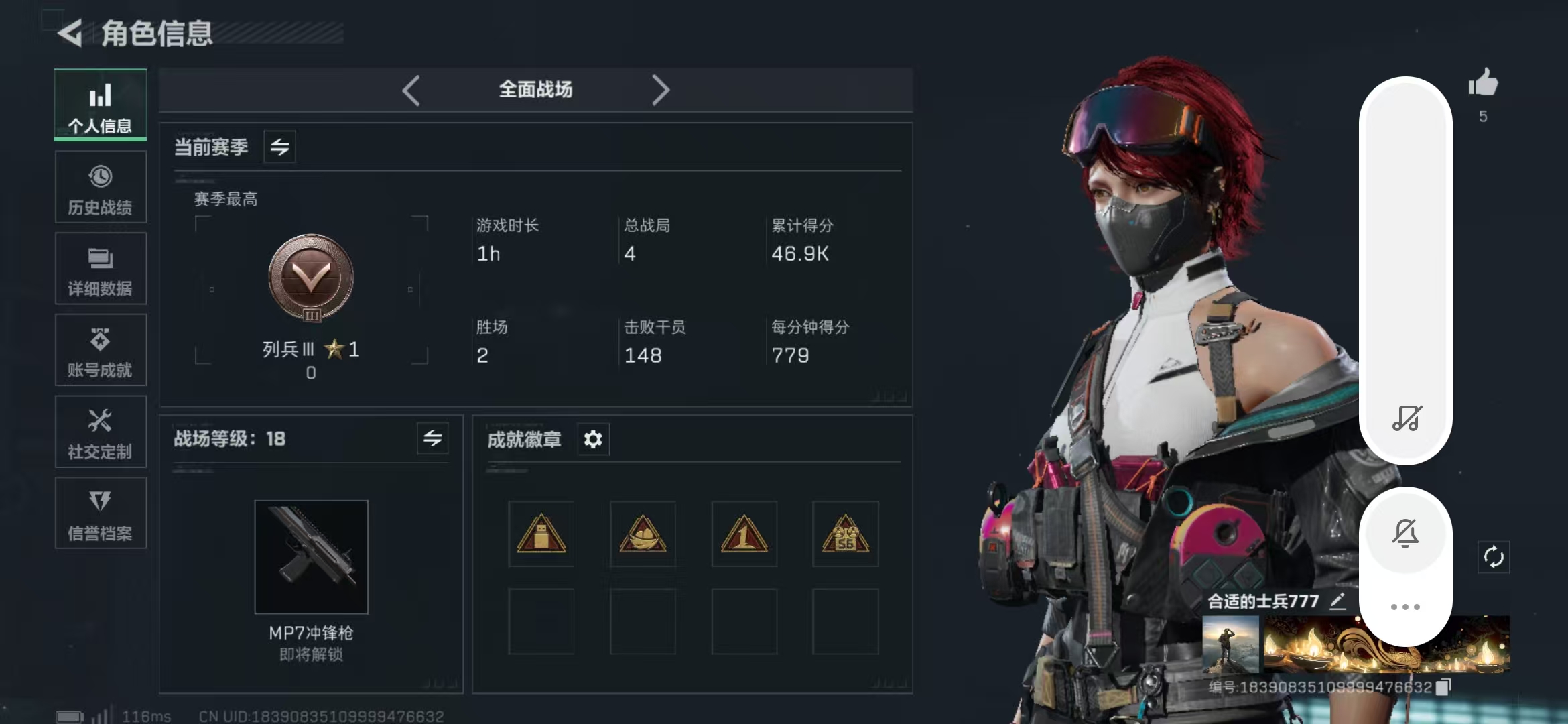Open the 成就徽章 gear settings
The image size is (1568, 724).
pyautogui.click(x=593, y=440)
